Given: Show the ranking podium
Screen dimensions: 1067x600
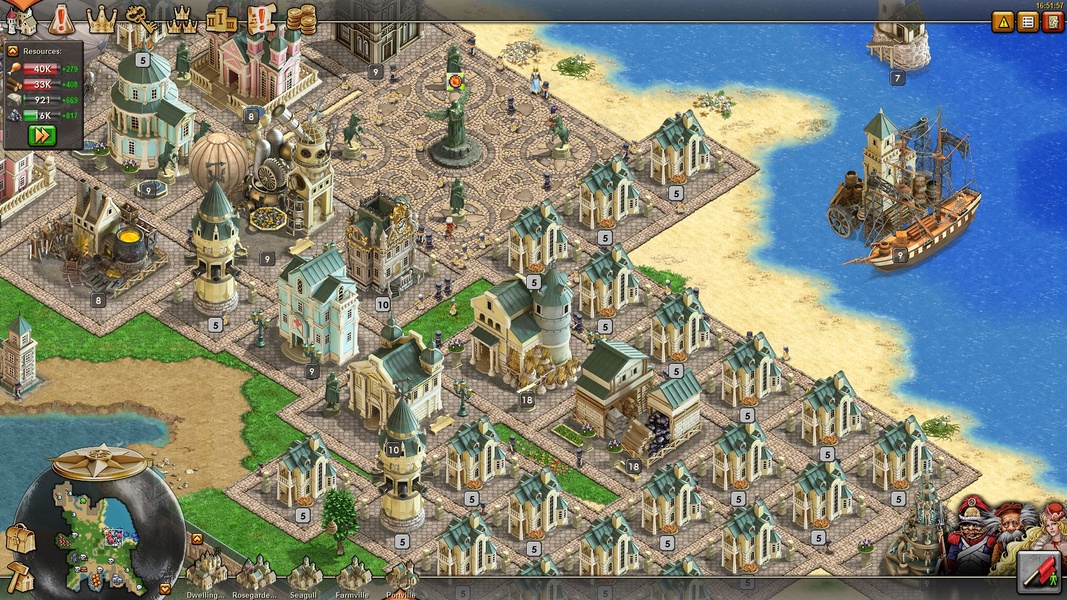Looking at the screenshot, I should point(221,17).
